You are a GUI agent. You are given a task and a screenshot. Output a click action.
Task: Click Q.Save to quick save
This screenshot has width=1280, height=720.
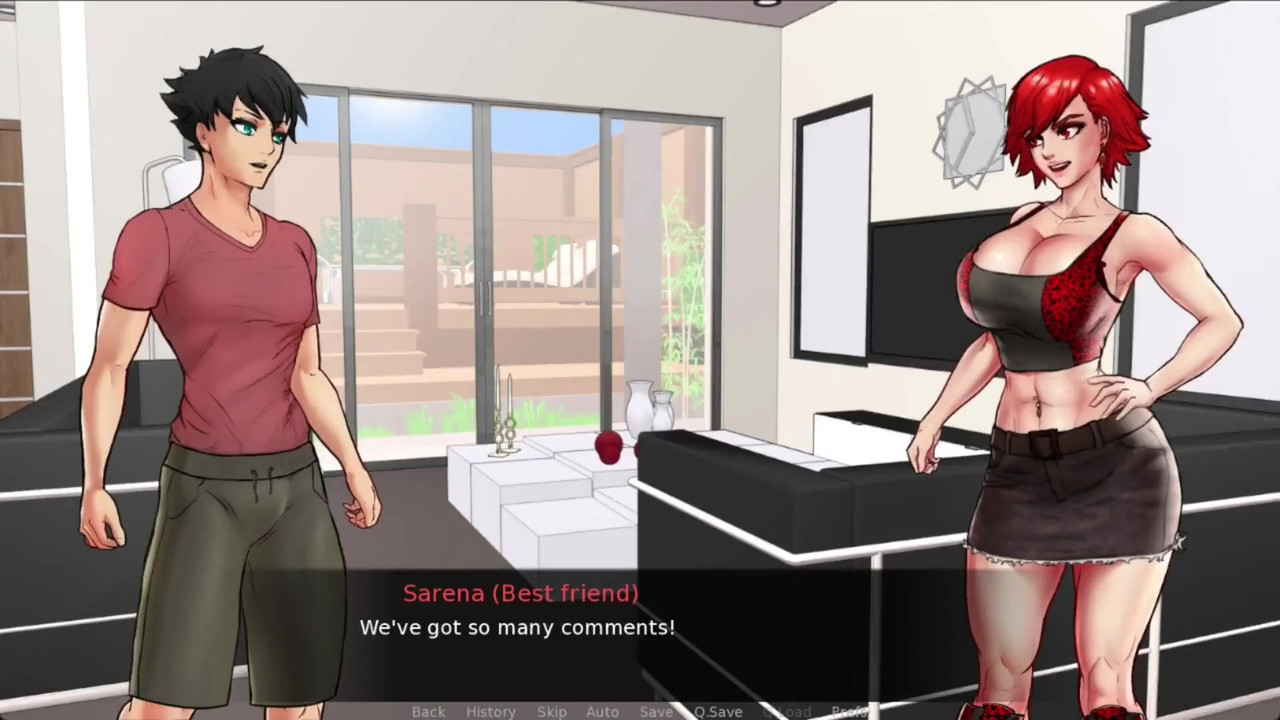[718, 711]
